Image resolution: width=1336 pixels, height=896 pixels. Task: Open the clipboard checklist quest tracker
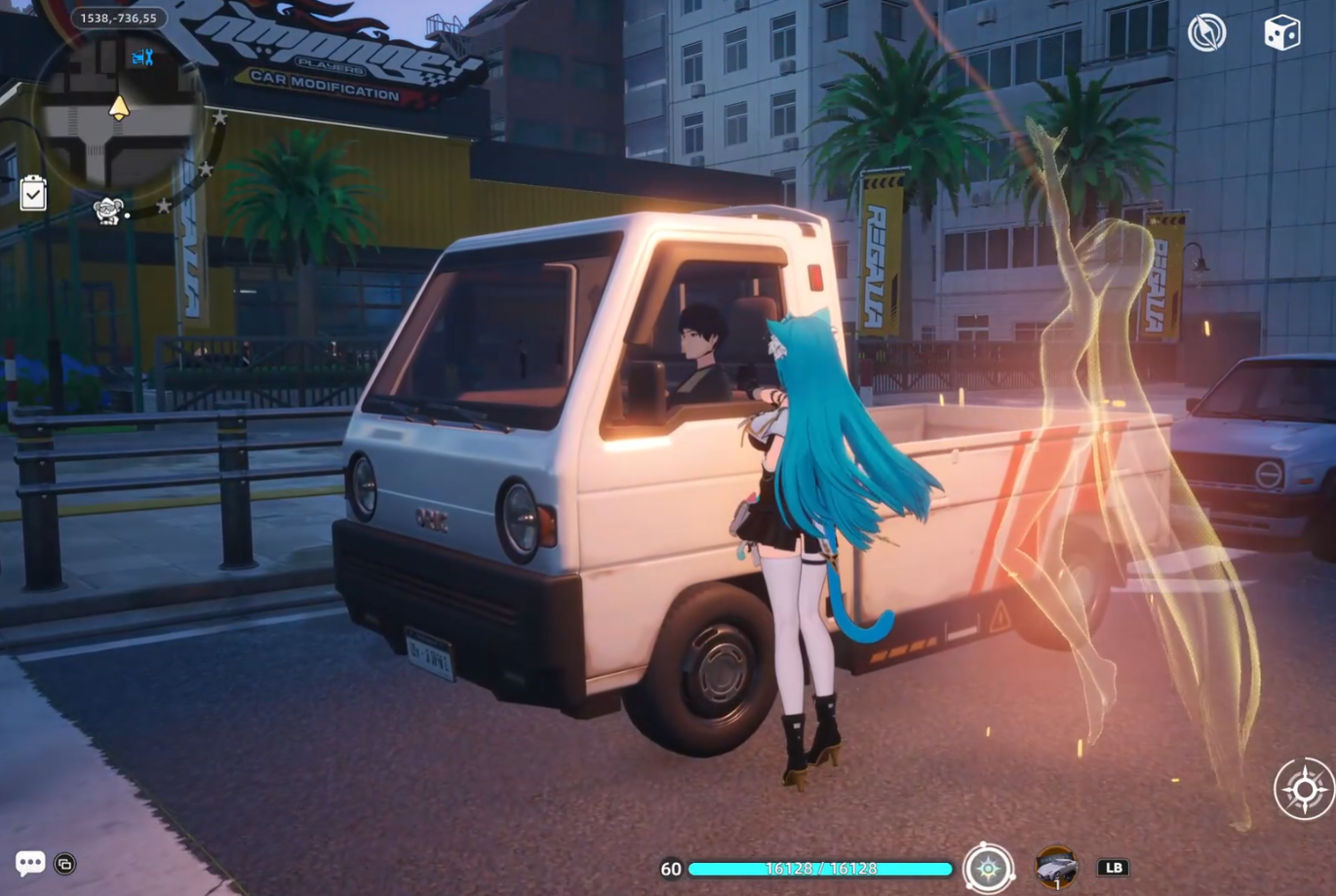(x=33, y=193)
